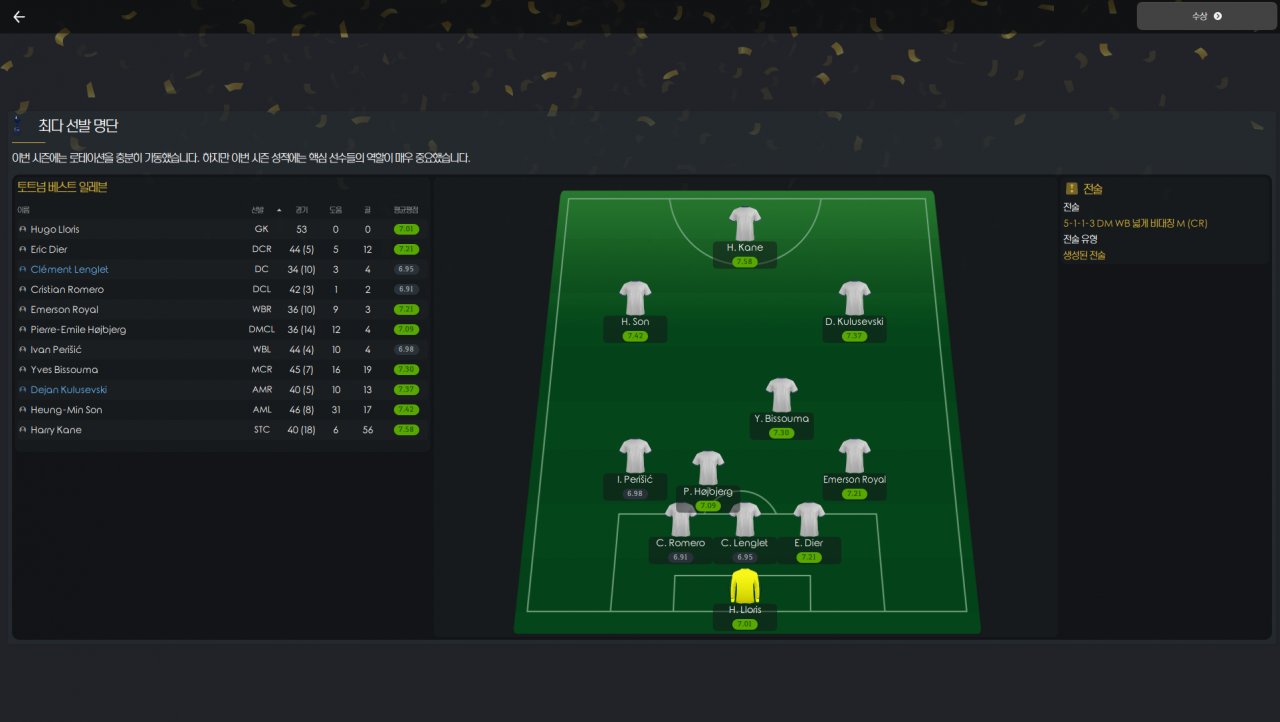Sort by the 선발 position column header
The height and width of the screenshot is (722, 1280).
pyautogui.click(x=258, y=210)
